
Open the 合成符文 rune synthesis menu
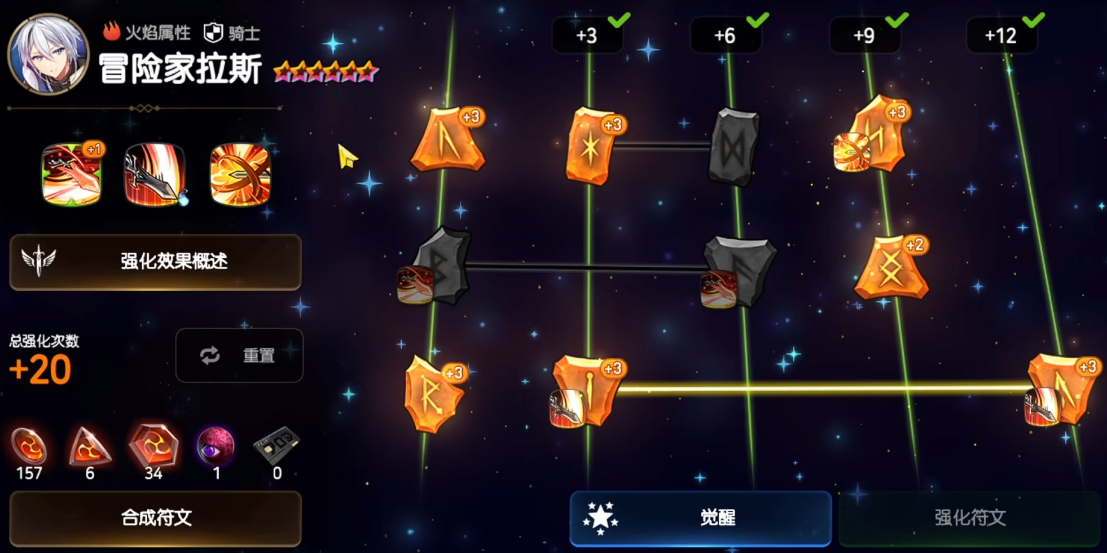(x=155, y=518)
